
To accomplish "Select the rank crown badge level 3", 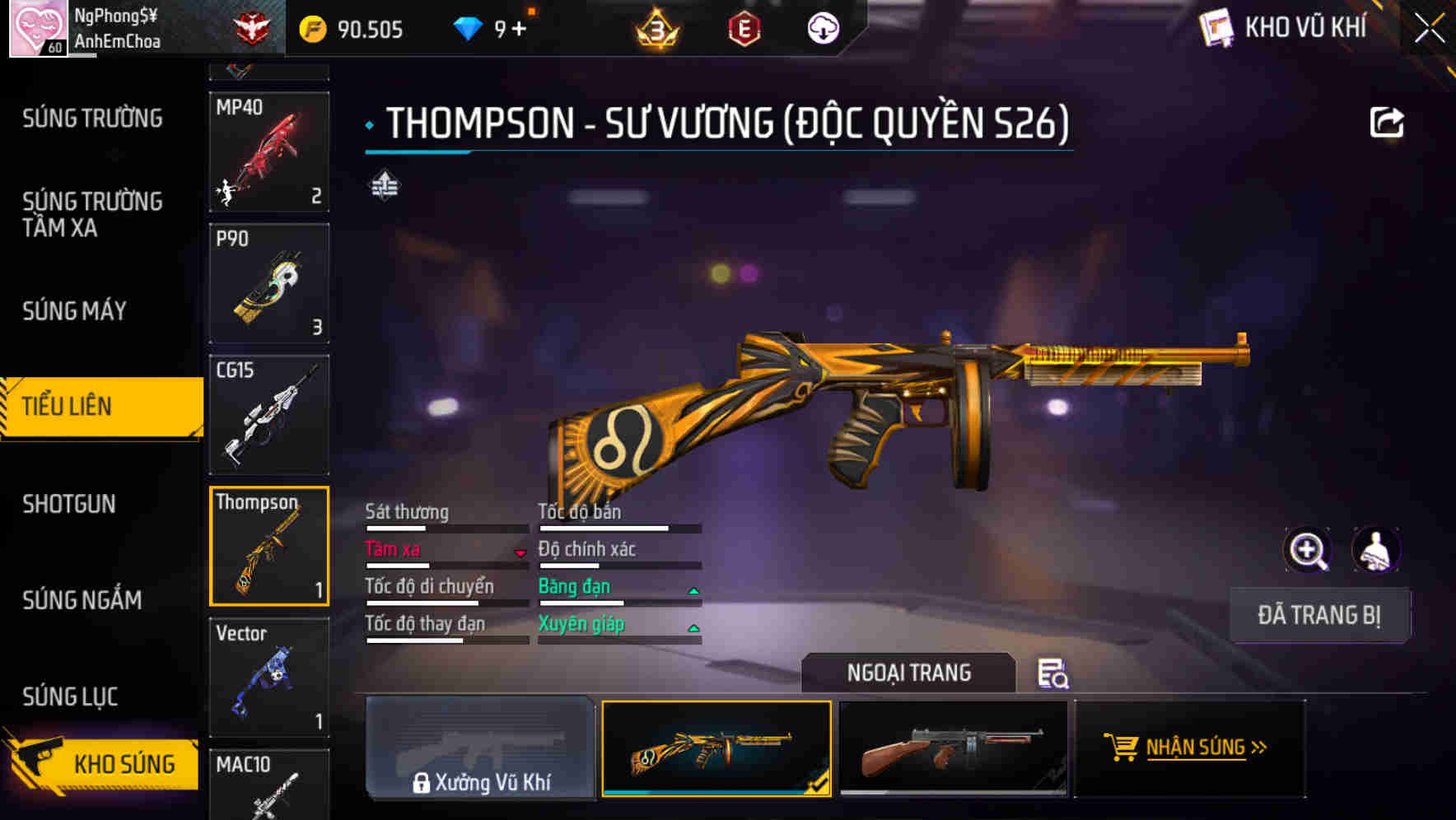I will [655, 27].
